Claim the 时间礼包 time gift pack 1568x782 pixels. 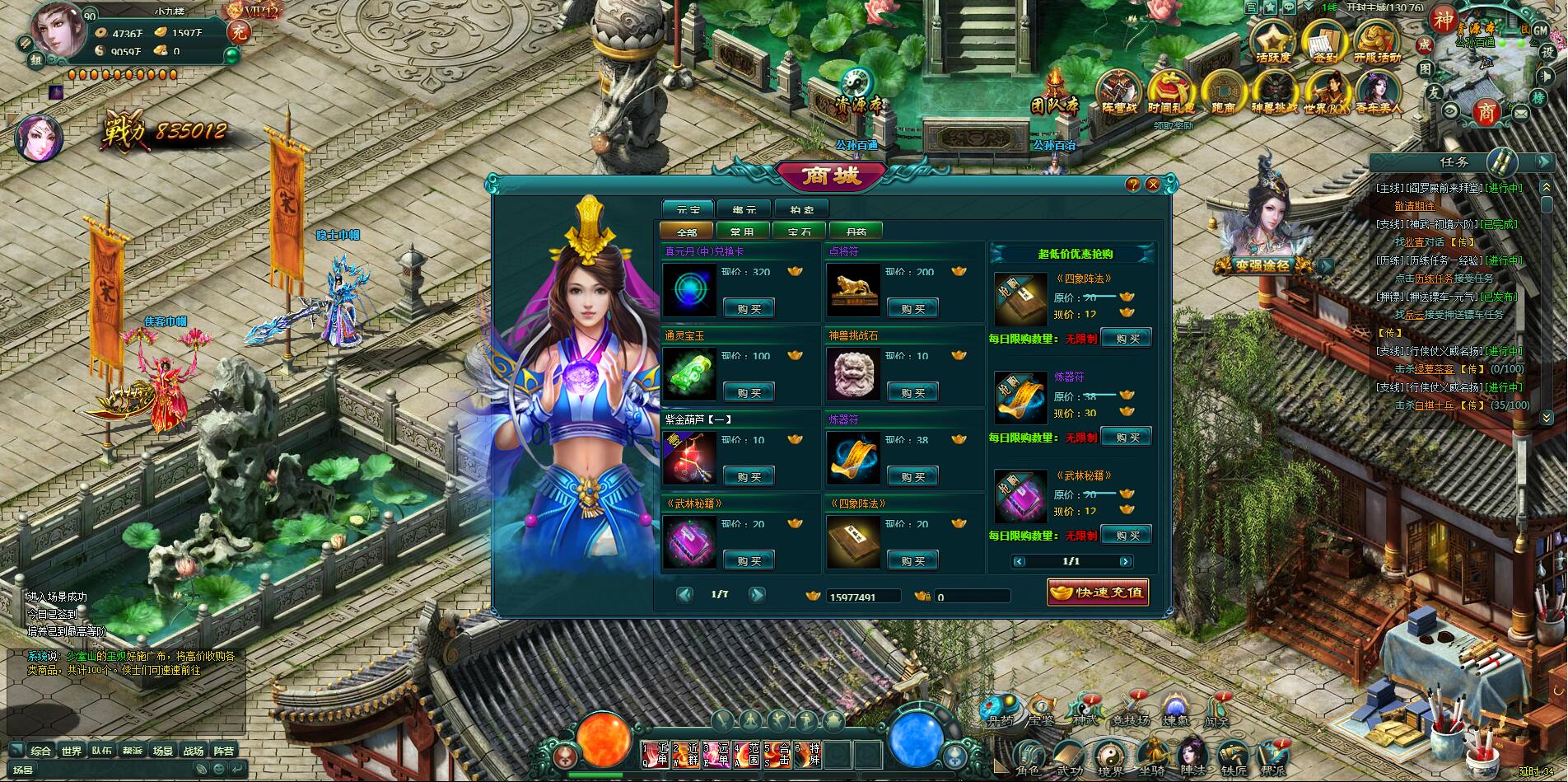[x=1171, y=92]
